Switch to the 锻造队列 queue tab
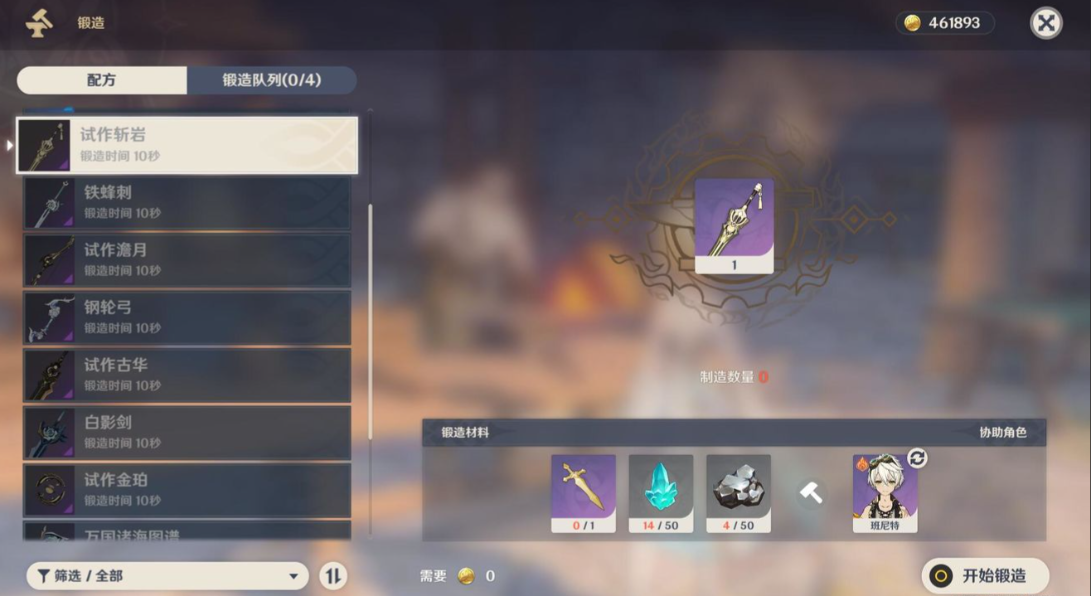Image resolution: width=1091 pixels, height=596 pixels. (x=271, y=80)
